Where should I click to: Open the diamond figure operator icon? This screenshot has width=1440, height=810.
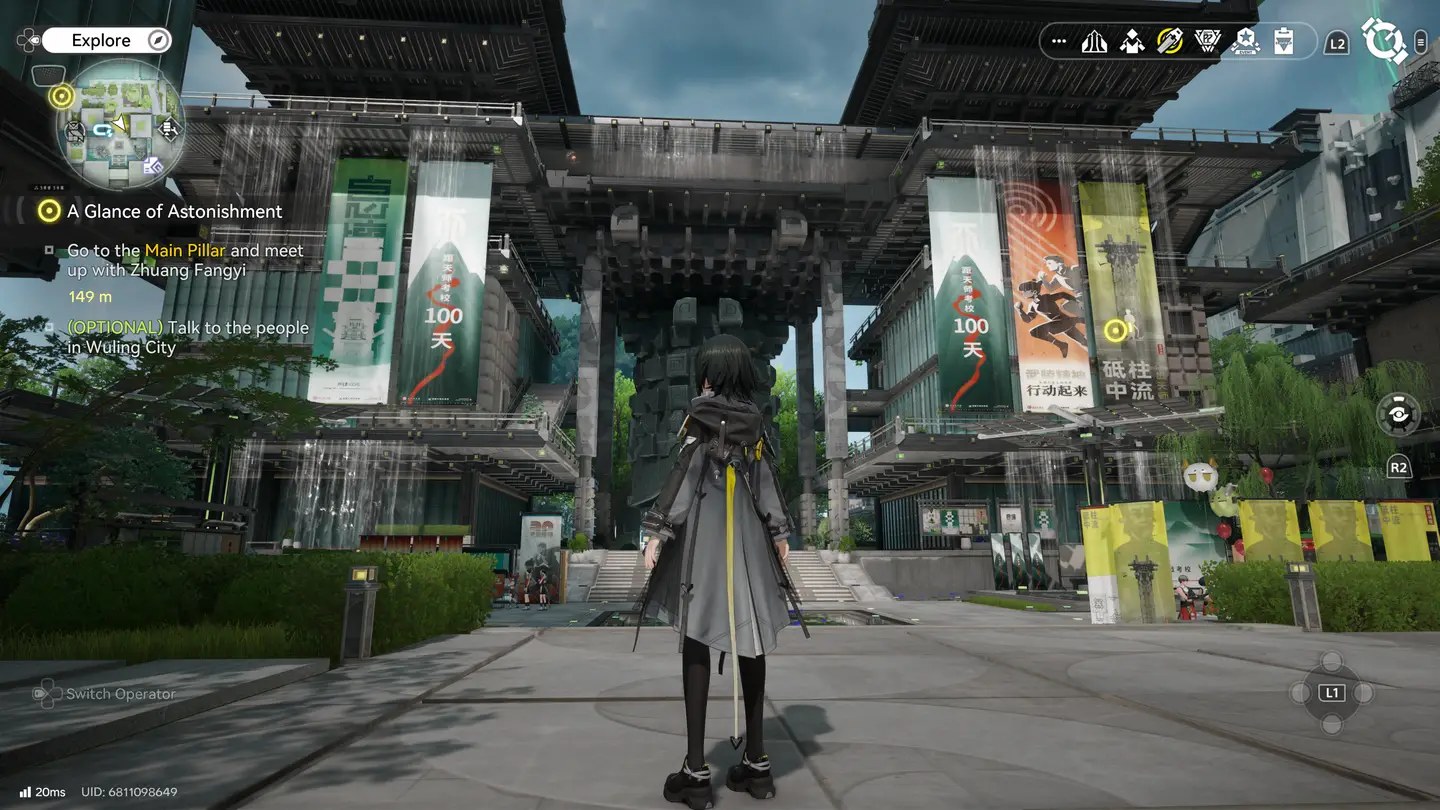click(1132, 42)
